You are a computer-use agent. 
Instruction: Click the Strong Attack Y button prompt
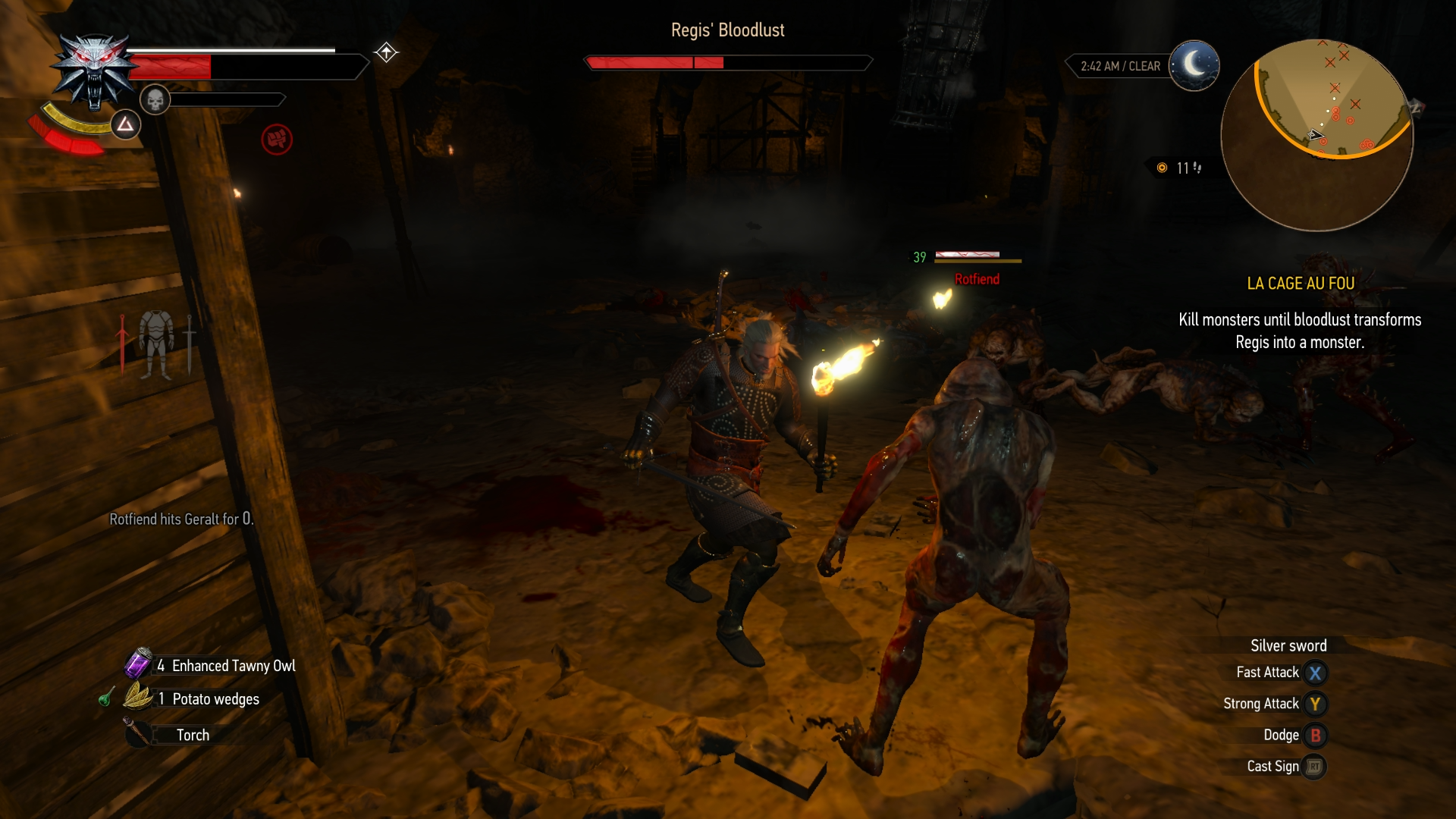[x=1316, y=704]
